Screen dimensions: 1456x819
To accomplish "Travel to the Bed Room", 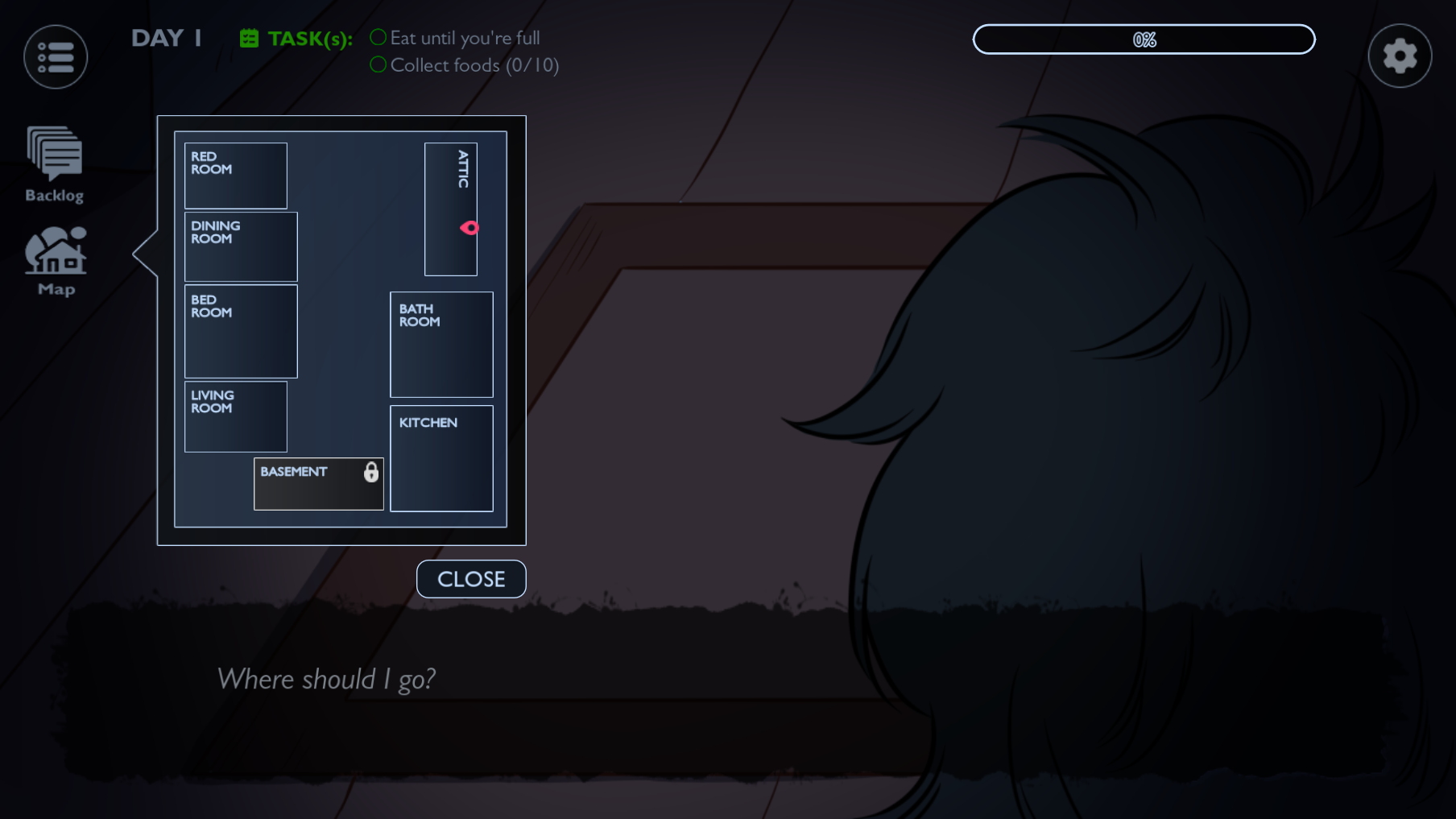I will coord(240,331).
